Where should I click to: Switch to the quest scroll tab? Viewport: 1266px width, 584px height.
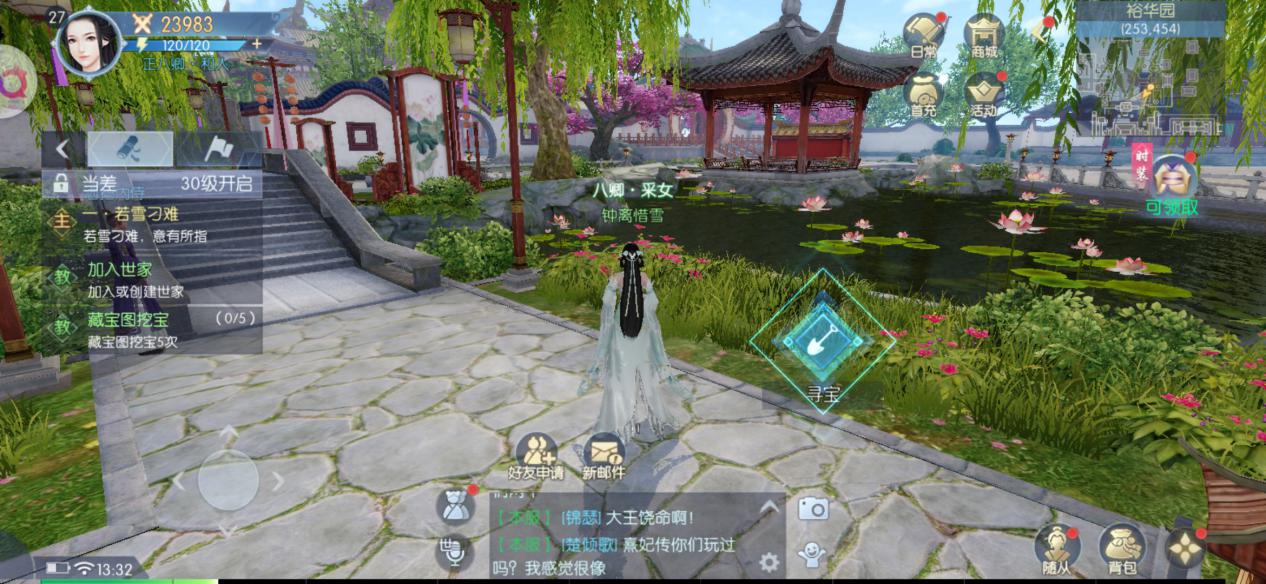(x=130, y=150)
